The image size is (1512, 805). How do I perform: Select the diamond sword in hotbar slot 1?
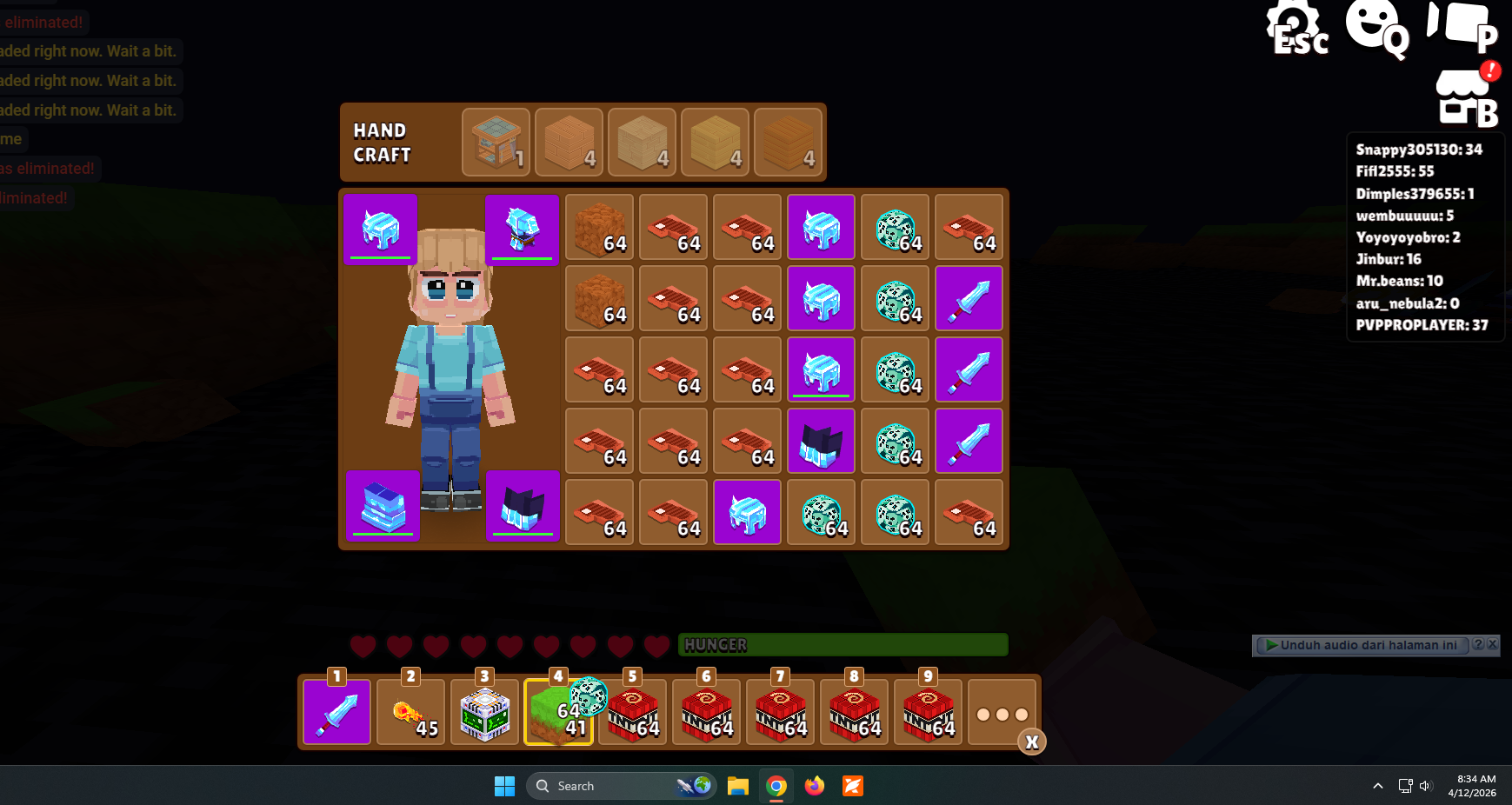tap(337, 713)
